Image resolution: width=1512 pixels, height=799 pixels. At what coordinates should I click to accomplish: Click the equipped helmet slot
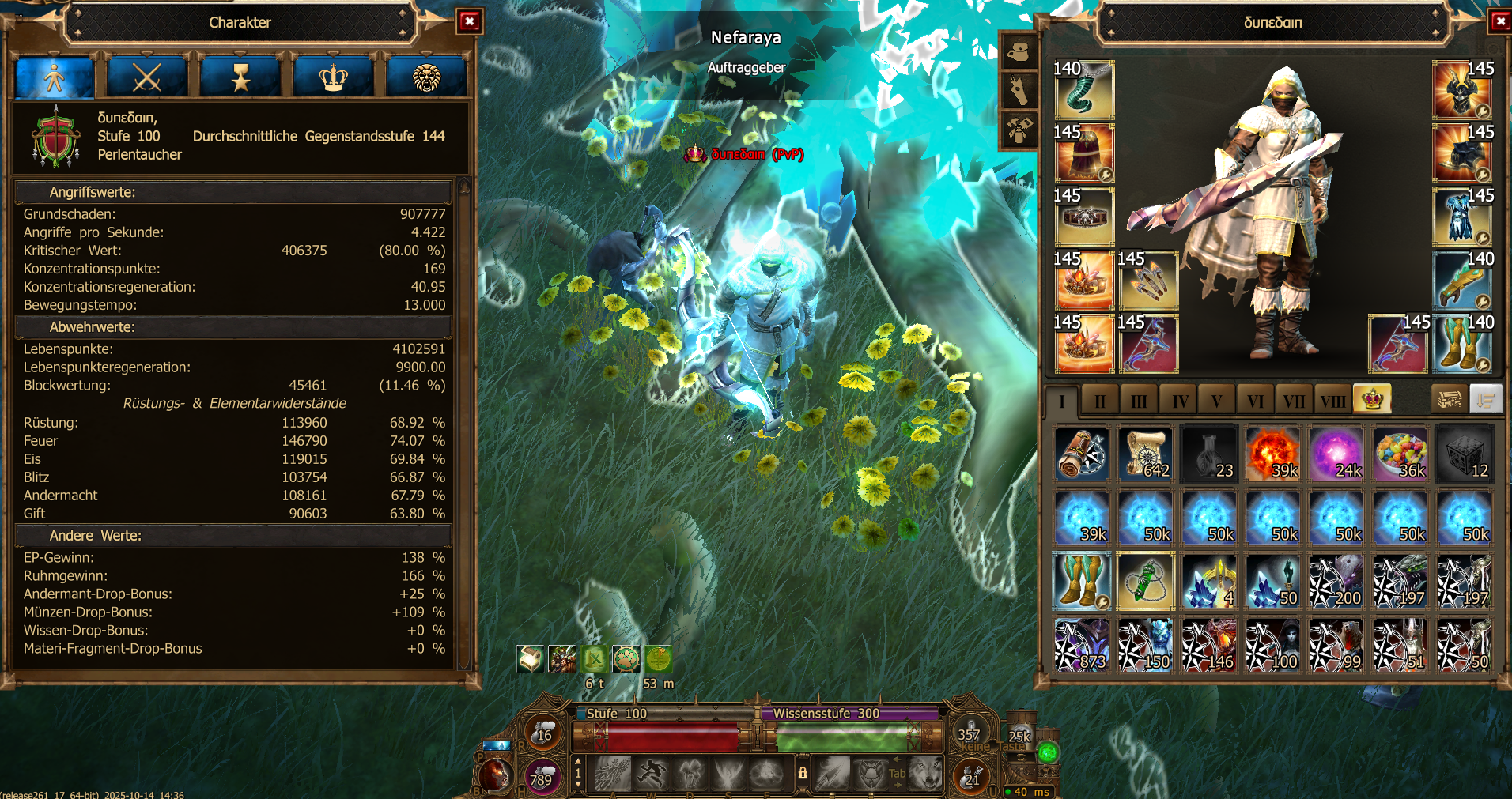click(x=1462, y=91)
